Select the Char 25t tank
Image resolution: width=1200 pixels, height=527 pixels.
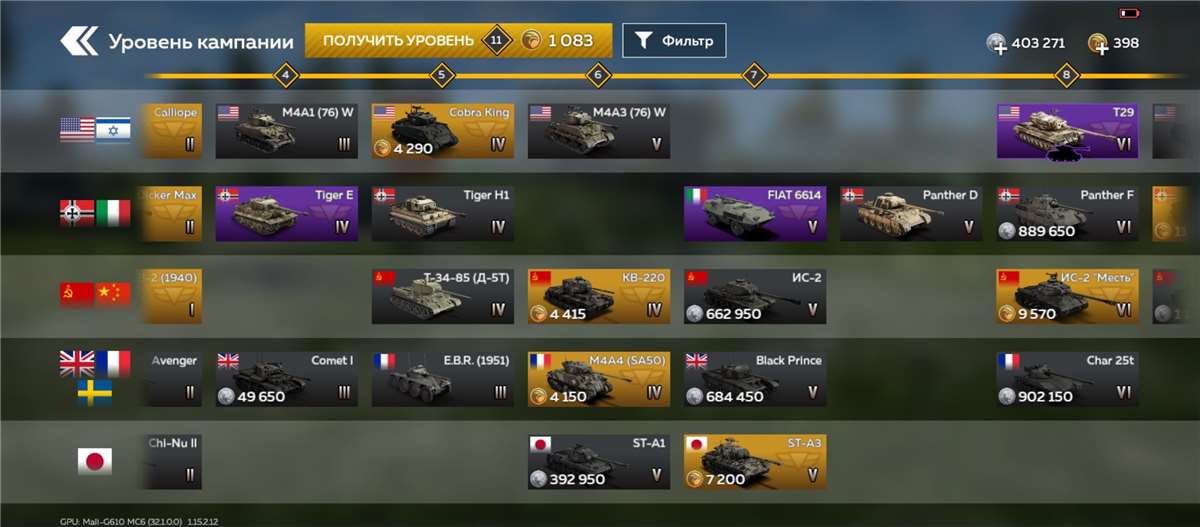click(x=1068, y=378)
